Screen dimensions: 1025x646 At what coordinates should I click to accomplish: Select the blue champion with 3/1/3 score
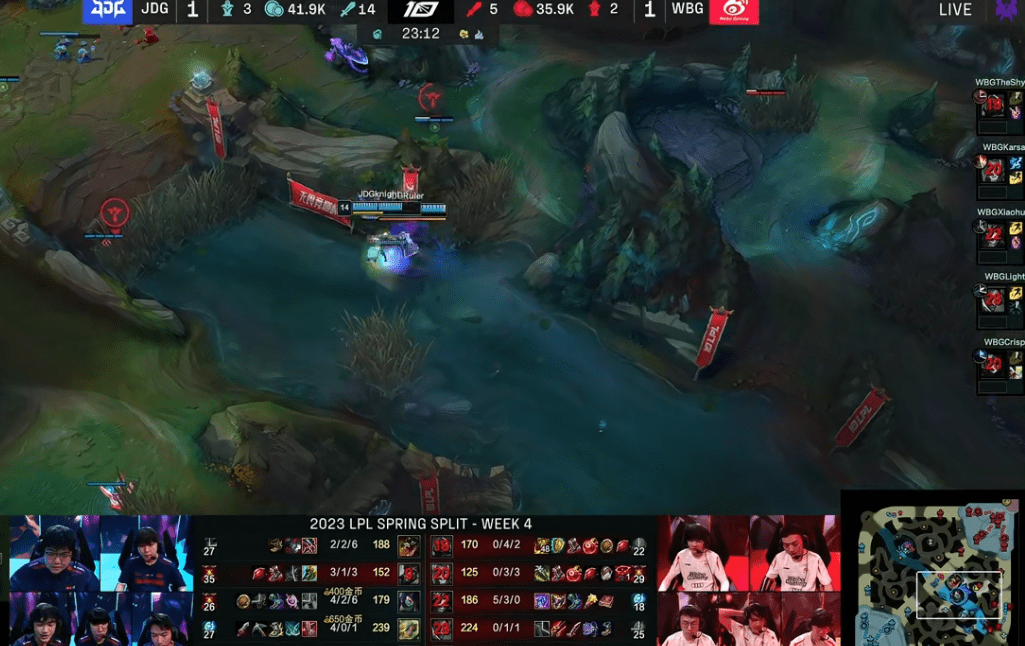(x=408, y=574)
